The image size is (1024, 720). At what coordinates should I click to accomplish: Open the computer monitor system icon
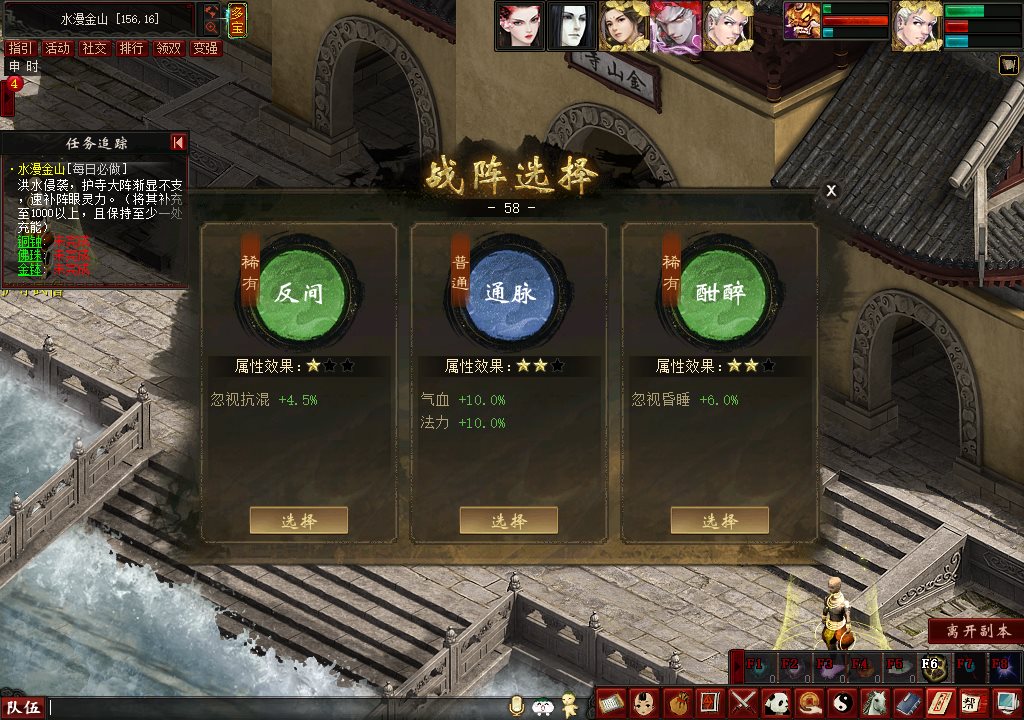(1003, 702)
